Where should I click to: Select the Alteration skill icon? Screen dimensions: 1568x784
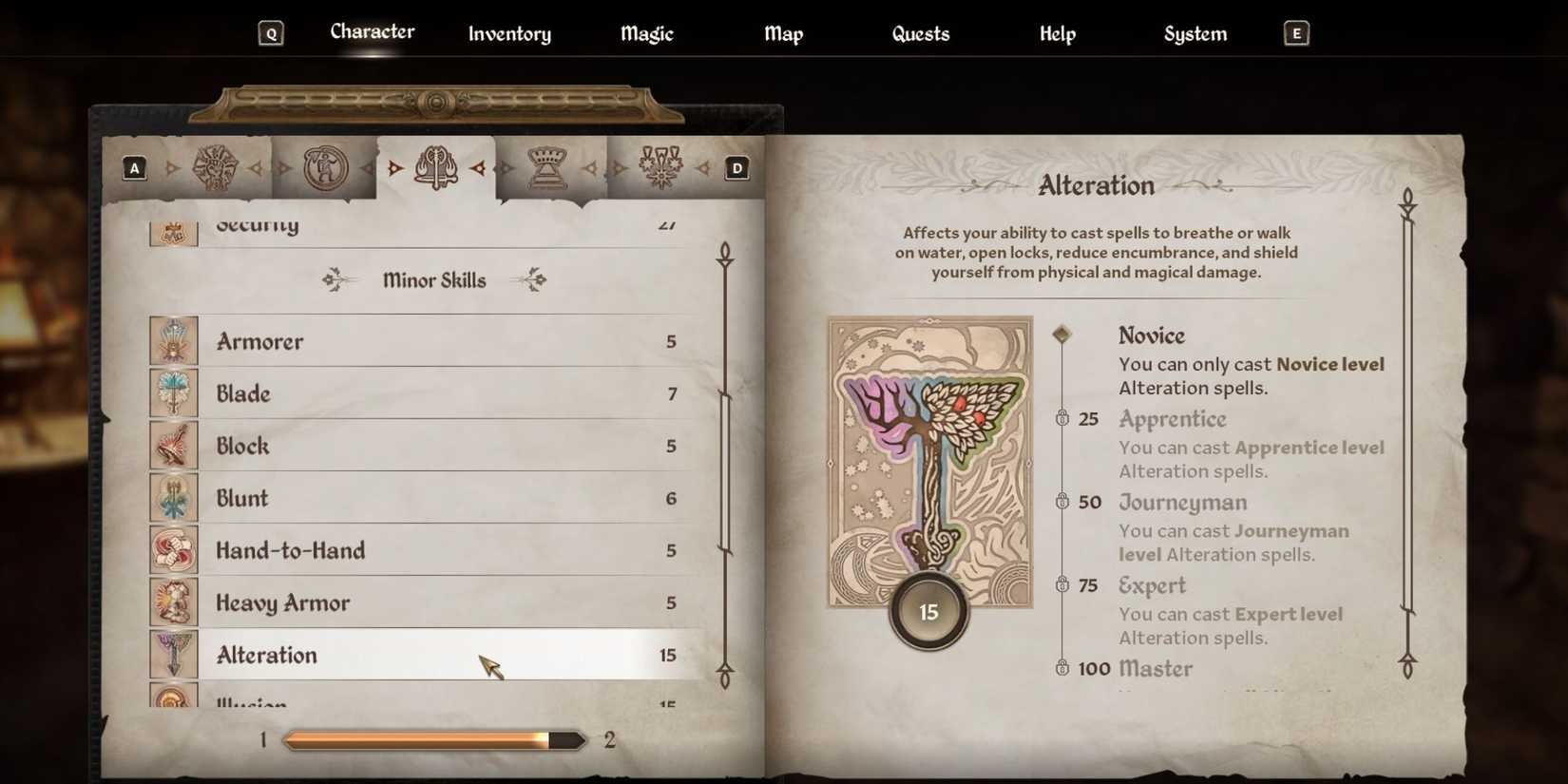coord(174,655)
